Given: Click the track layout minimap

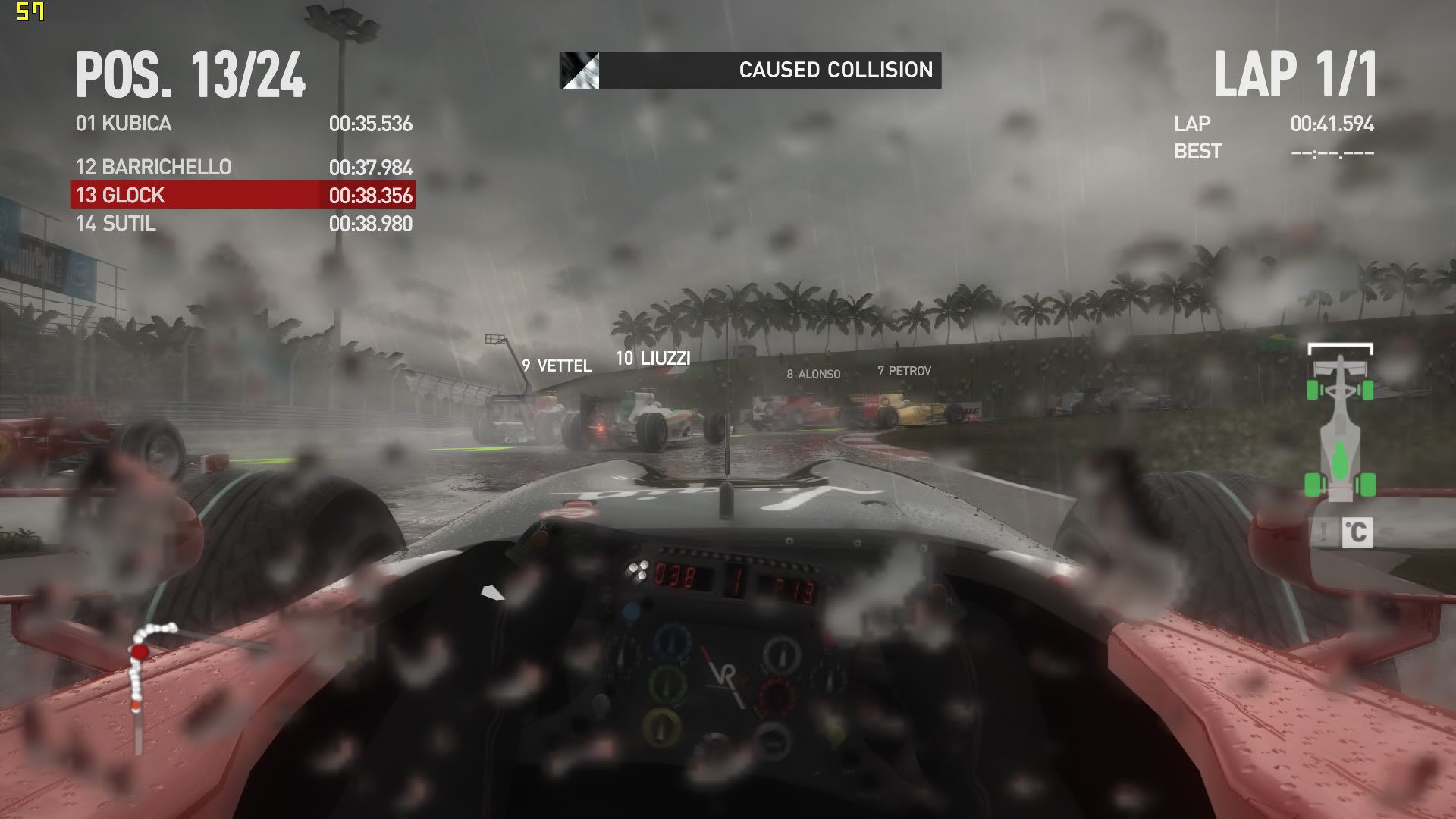Looking at the screenshot, I should 152,682.
